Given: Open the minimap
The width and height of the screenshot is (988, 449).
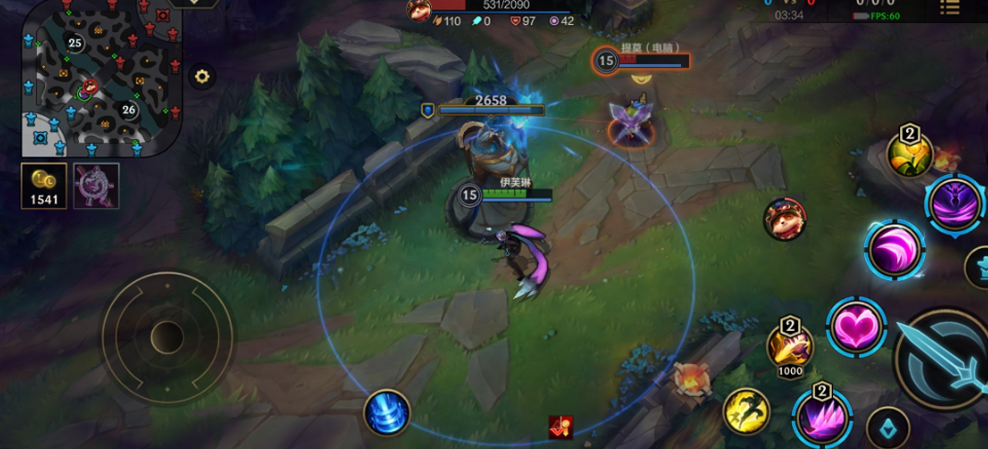Looking at the screenshot, I should click(100, 78).
